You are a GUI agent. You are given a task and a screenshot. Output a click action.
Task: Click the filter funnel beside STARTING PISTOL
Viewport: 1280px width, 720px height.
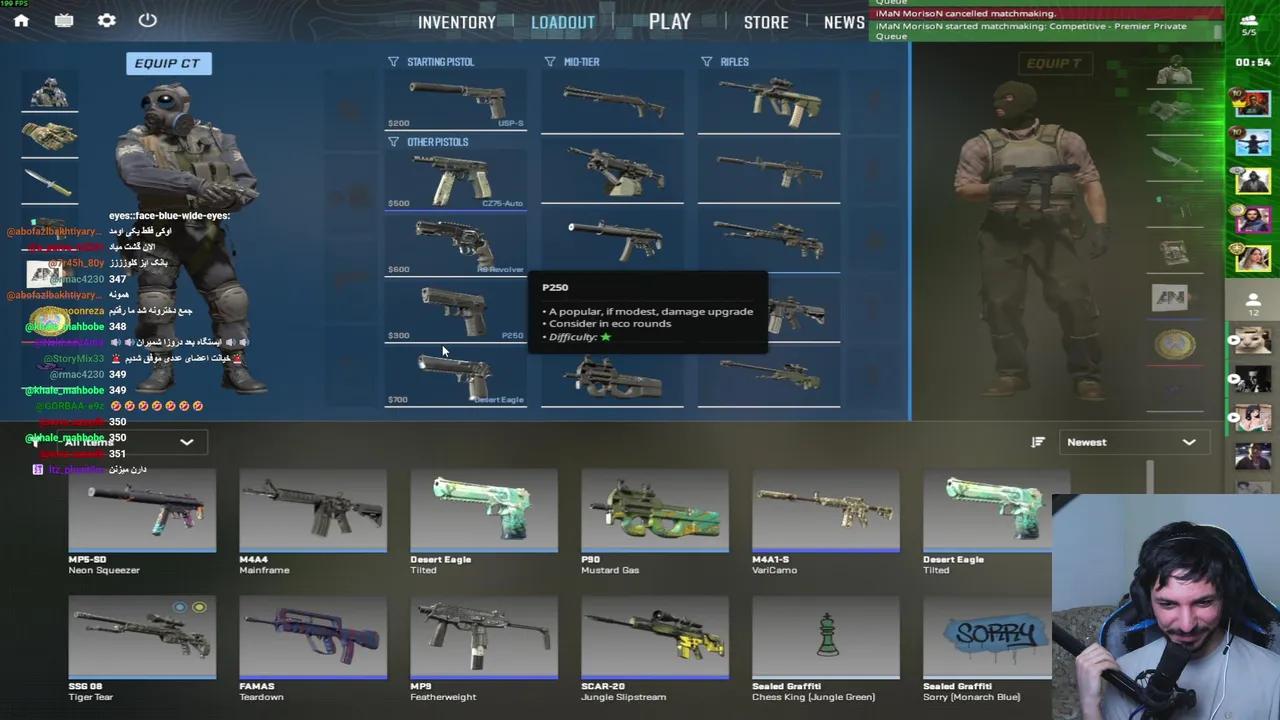pos(395,61)
